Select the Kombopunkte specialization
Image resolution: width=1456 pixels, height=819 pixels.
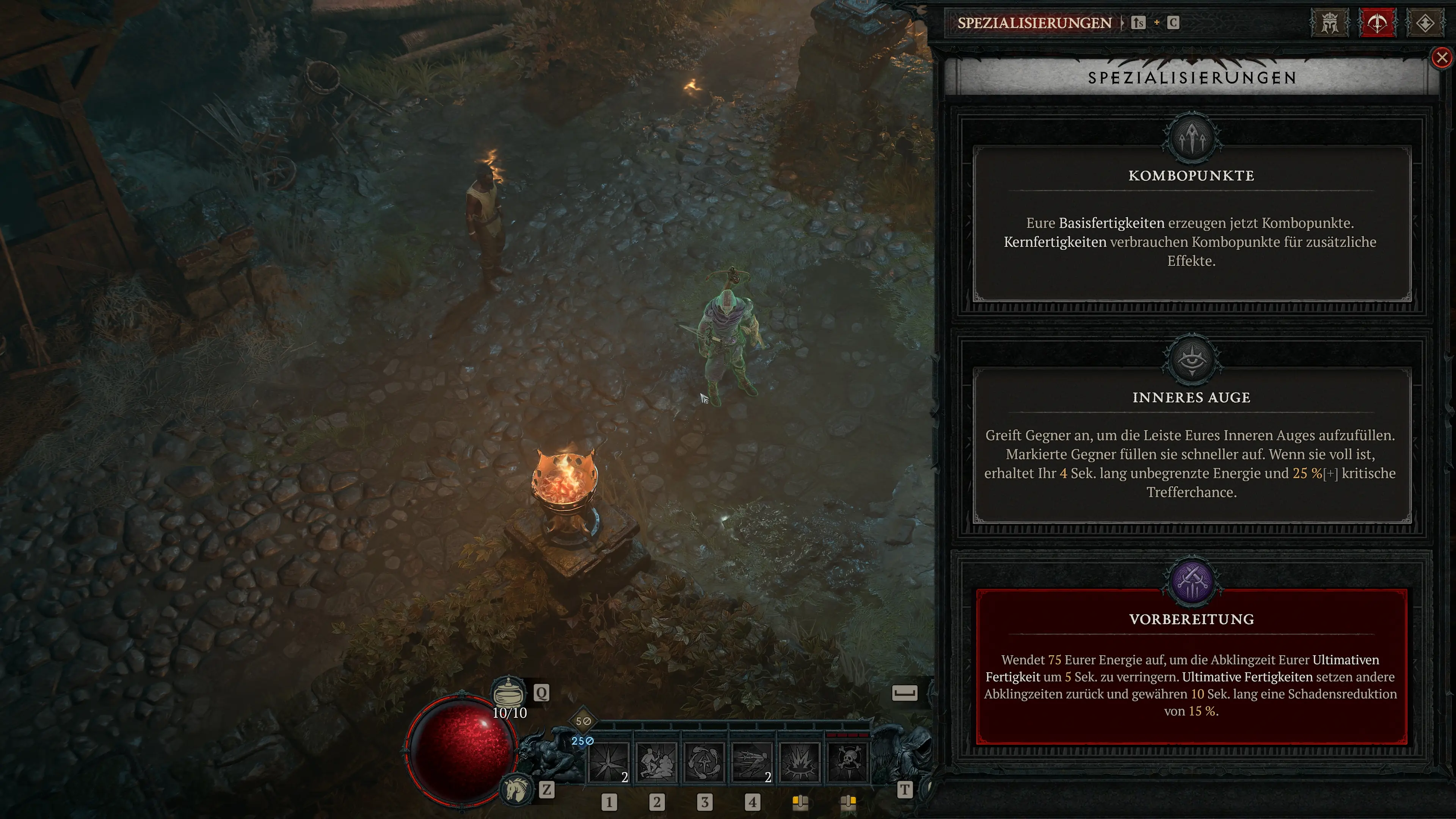(x=1191, y=223)
